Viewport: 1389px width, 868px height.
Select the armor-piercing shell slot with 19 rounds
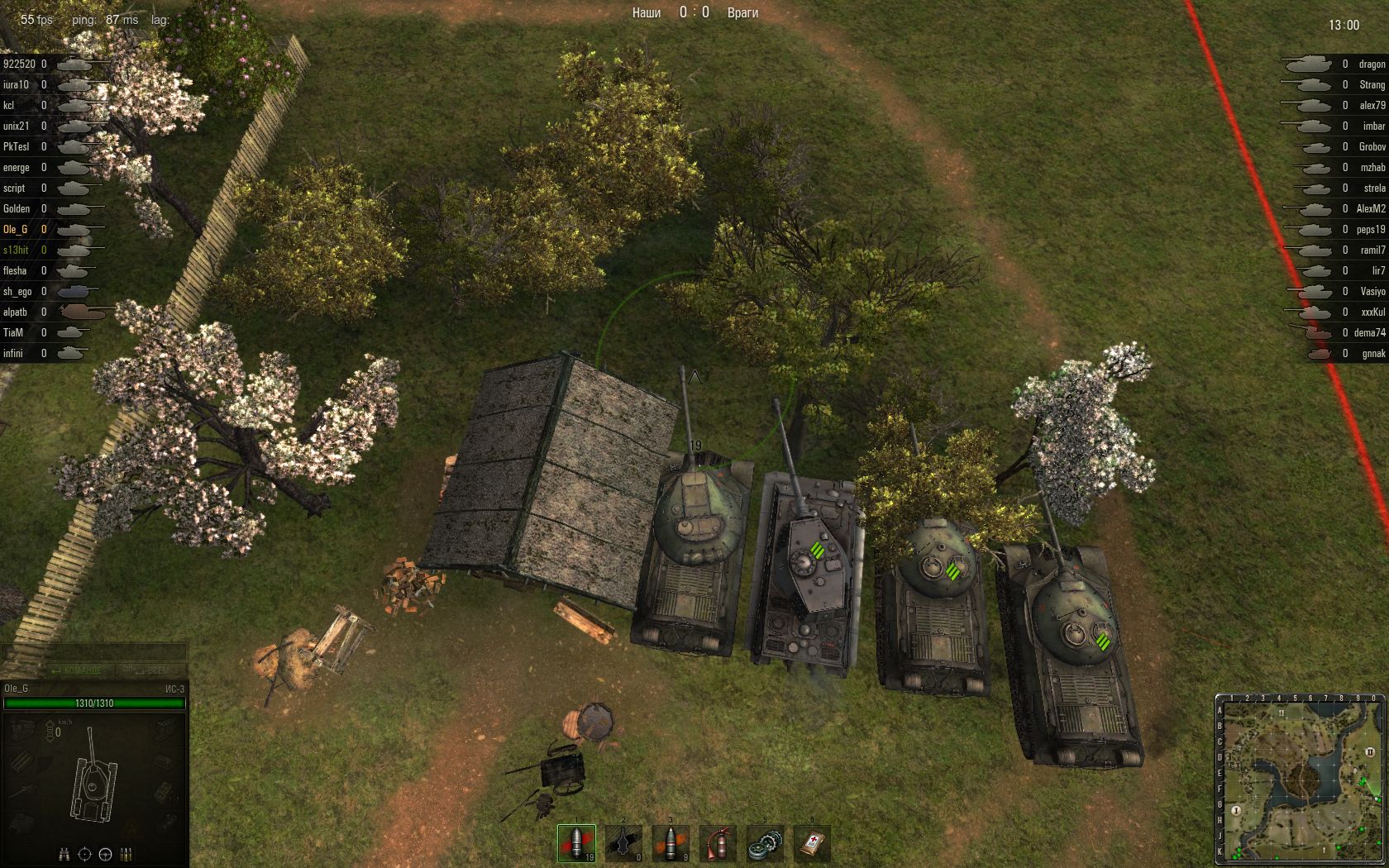575,843
